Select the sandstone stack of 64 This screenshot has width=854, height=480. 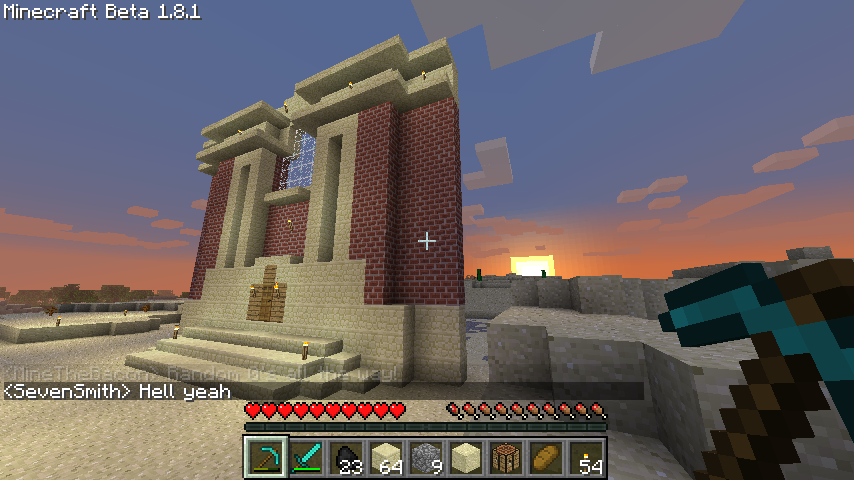(386, 457)
